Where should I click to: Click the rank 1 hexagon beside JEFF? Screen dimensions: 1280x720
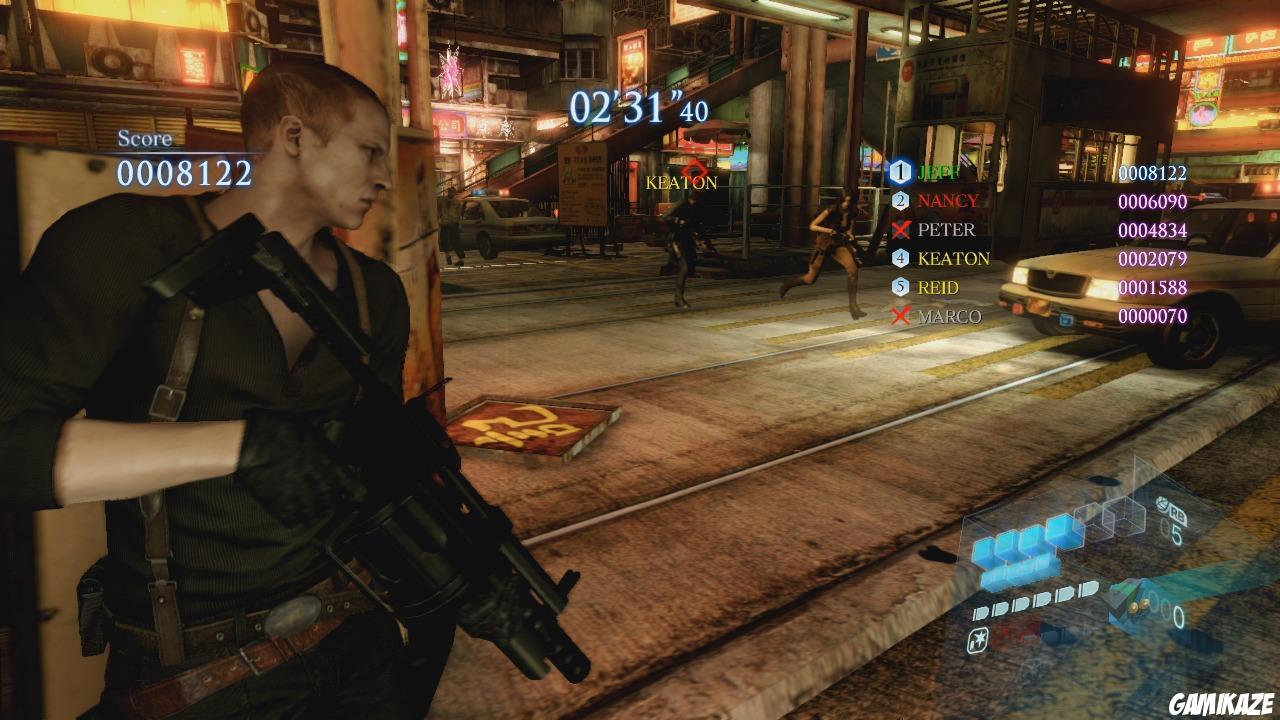[x=903, y=171]
